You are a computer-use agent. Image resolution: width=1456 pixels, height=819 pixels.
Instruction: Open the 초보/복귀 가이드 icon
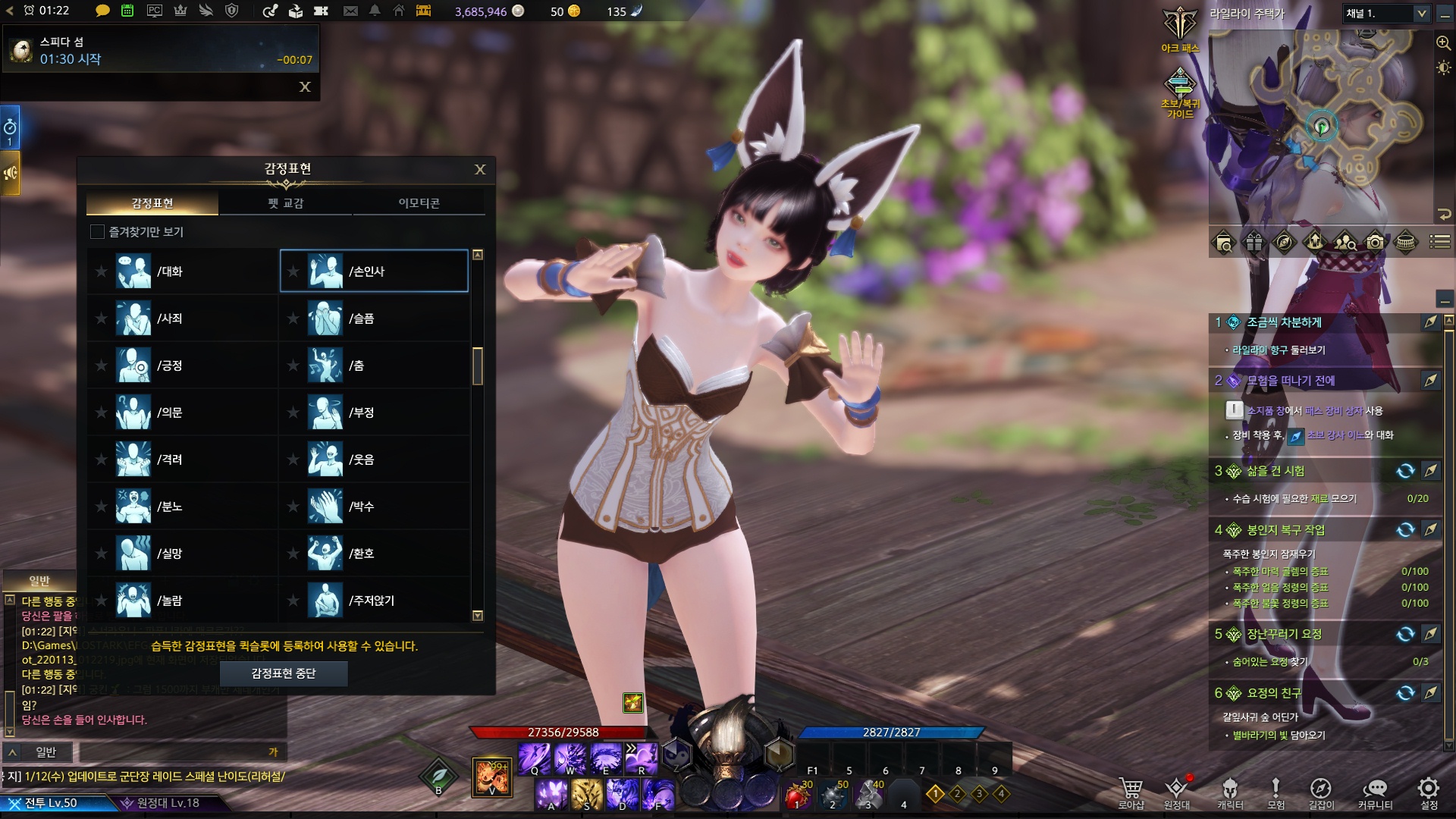point(1180,91)
